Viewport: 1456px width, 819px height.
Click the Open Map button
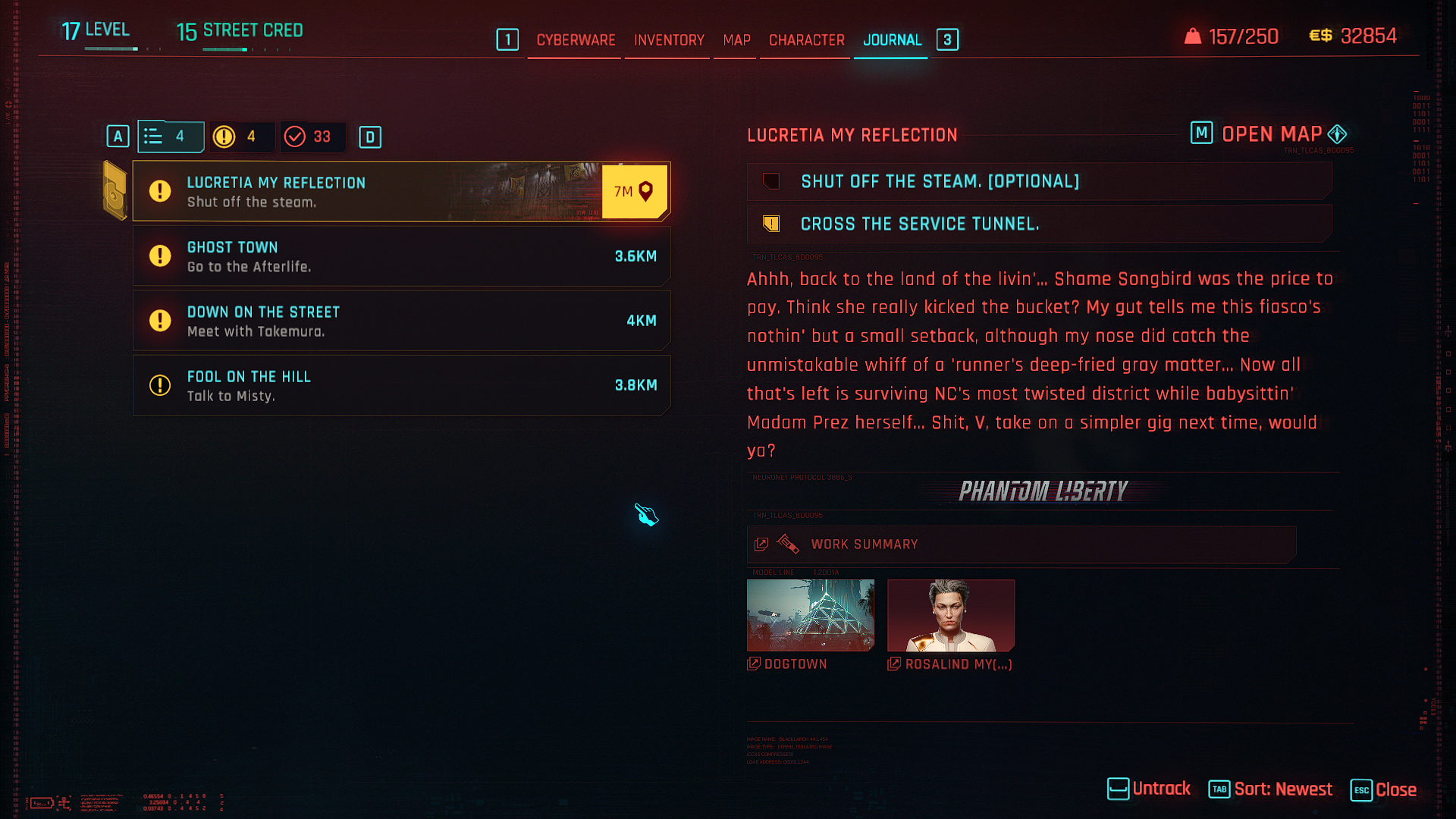click(1271, 134)
